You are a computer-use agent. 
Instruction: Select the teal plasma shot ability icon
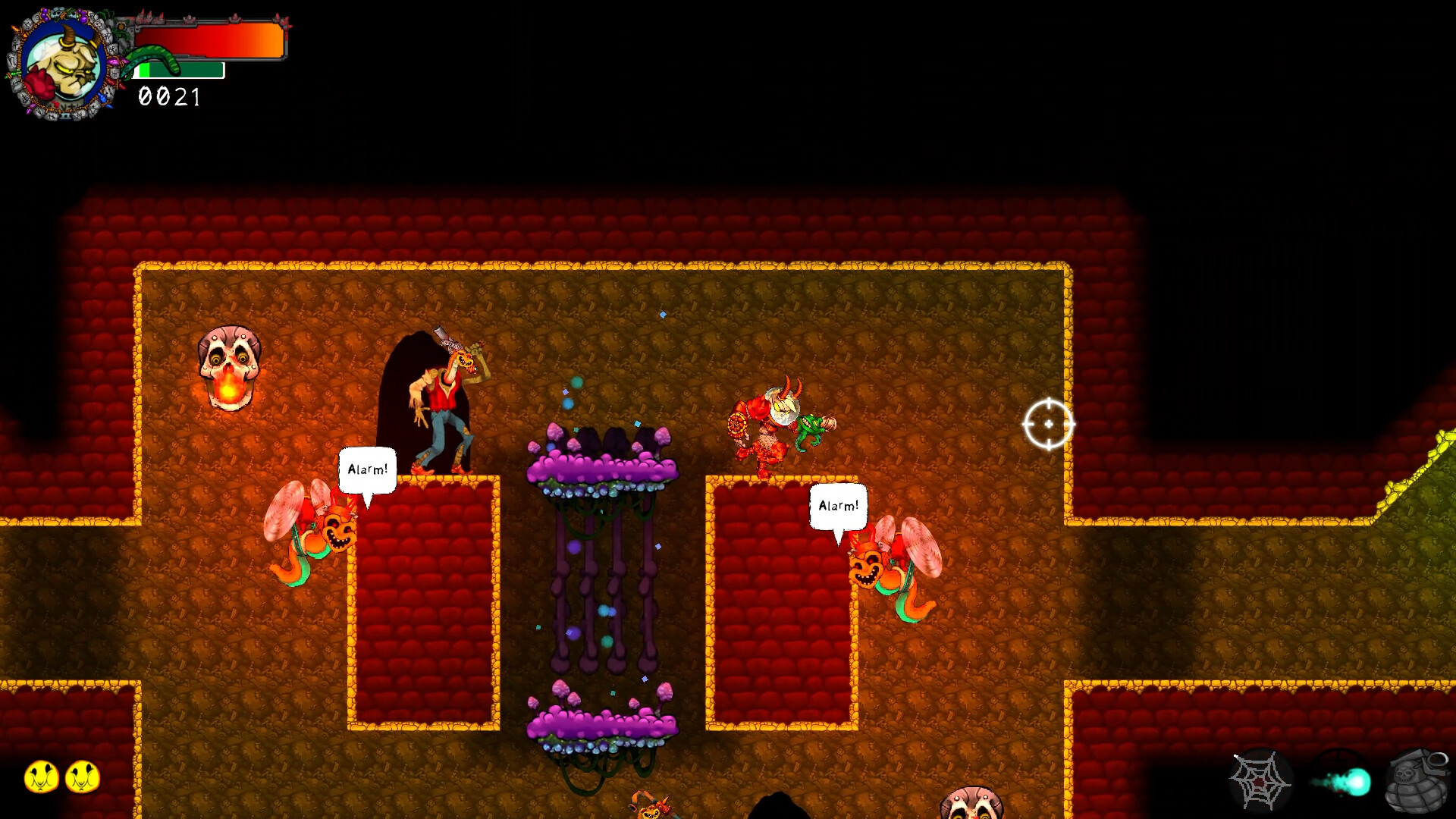pos(1346,783)
